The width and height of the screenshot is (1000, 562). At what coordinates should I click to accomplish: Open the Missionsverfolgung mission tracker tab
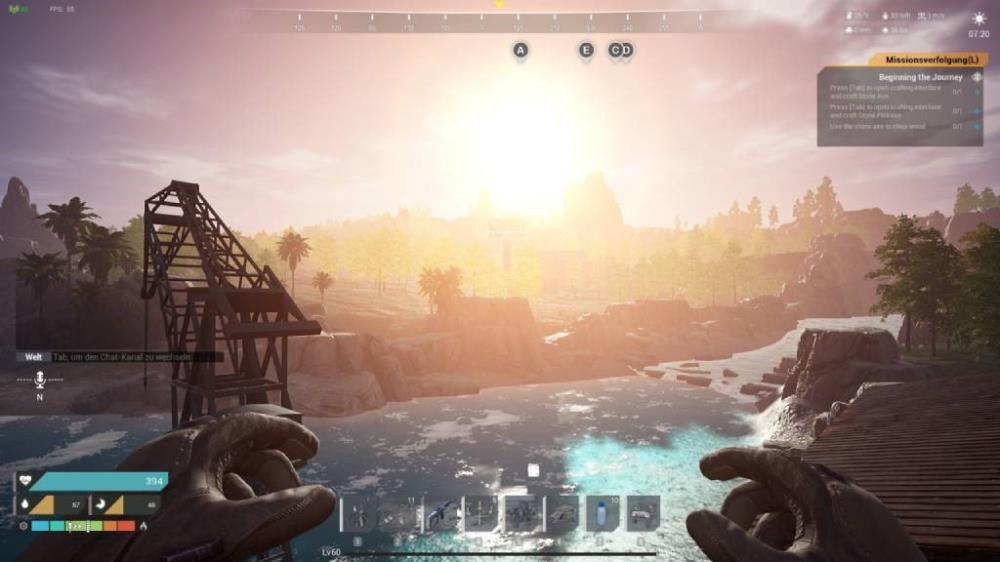click(928, 60)
